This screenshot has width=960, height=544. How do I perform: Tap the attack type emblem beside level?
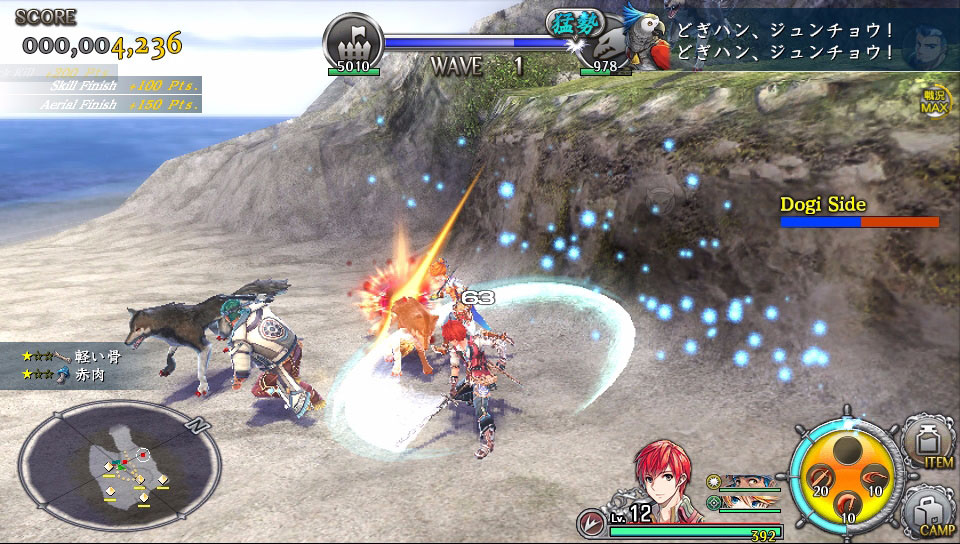pyautogui.click(x=590, y=523)
